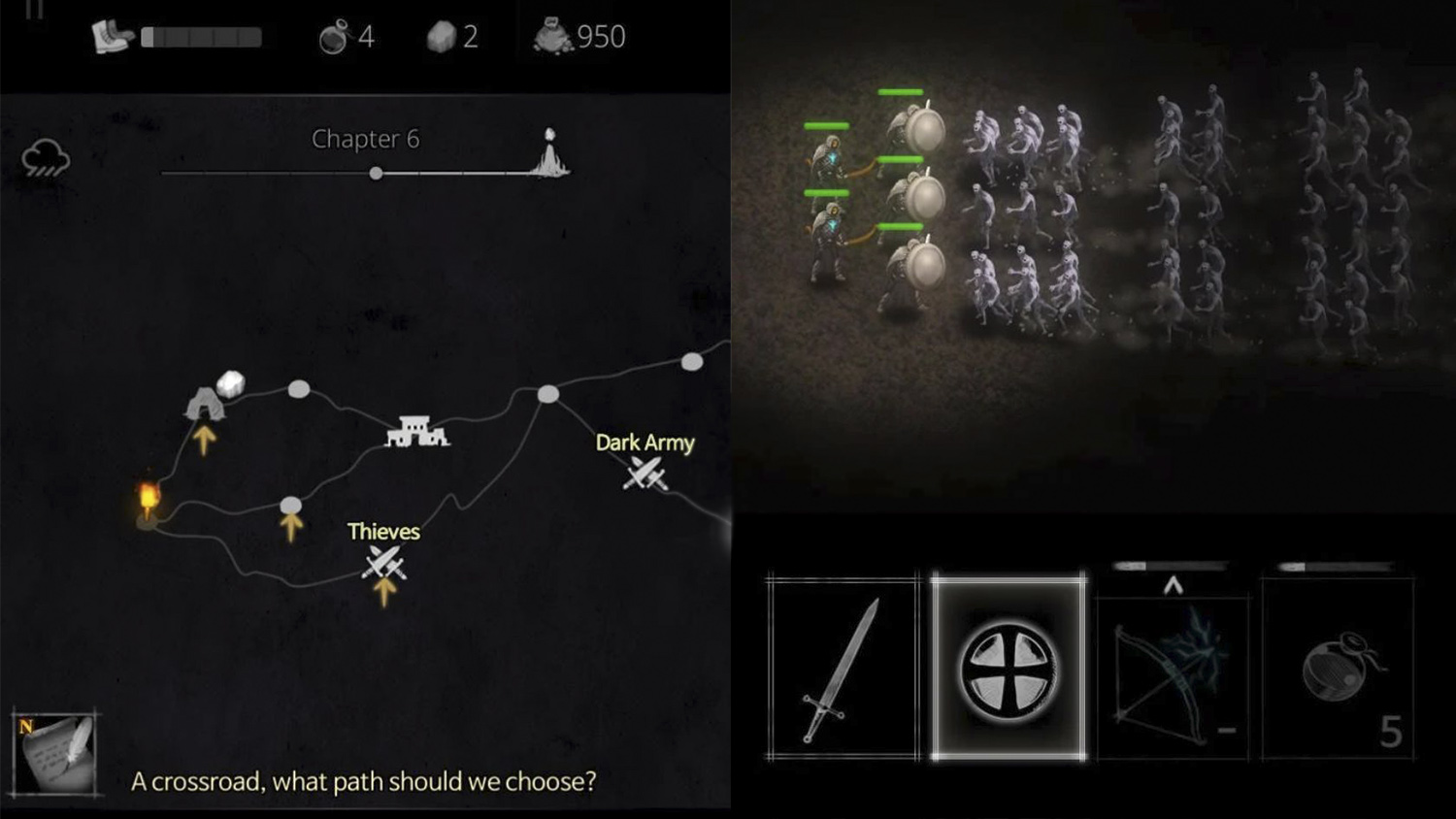1456x819 pixels.
Task: Expand the upgrade chevron above the crossbow
Action: (x=1172, y=583)
